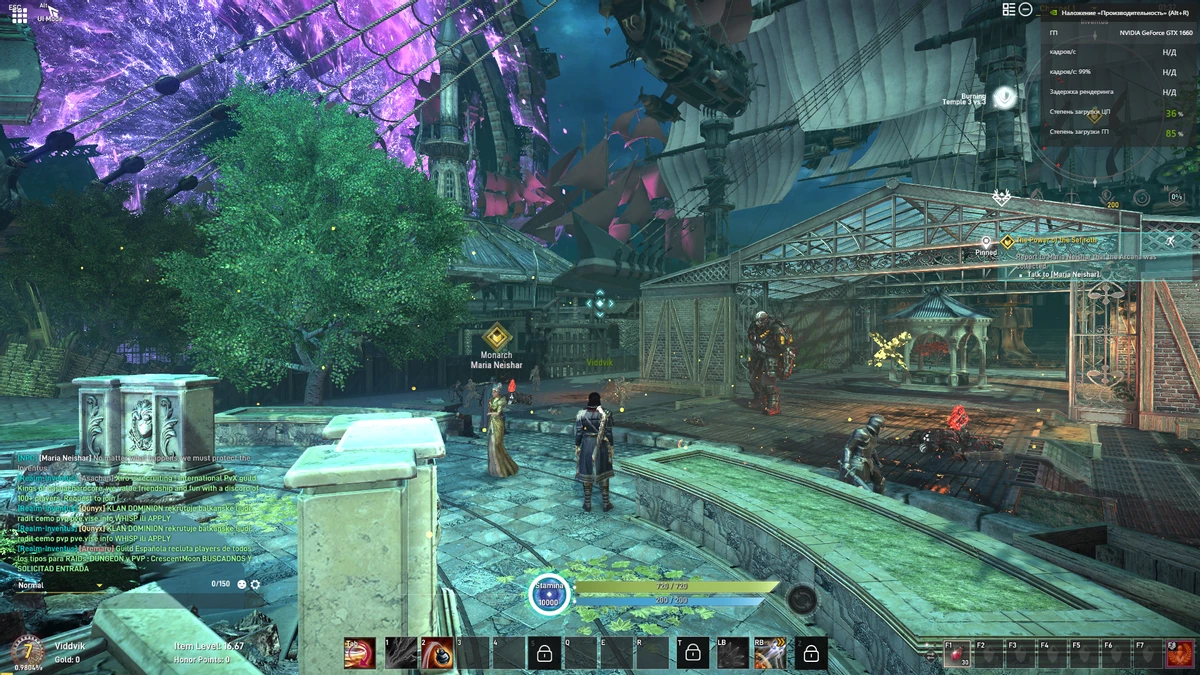This screenshot has height=675, width=1200.
Task: Open the chat emoji picker
Action: point(240,584)
